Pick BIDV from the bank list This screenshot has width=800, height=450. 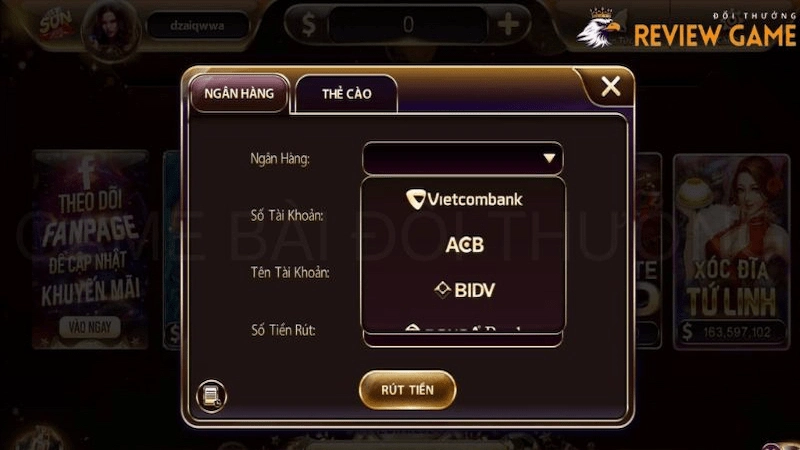click(464, 290)
